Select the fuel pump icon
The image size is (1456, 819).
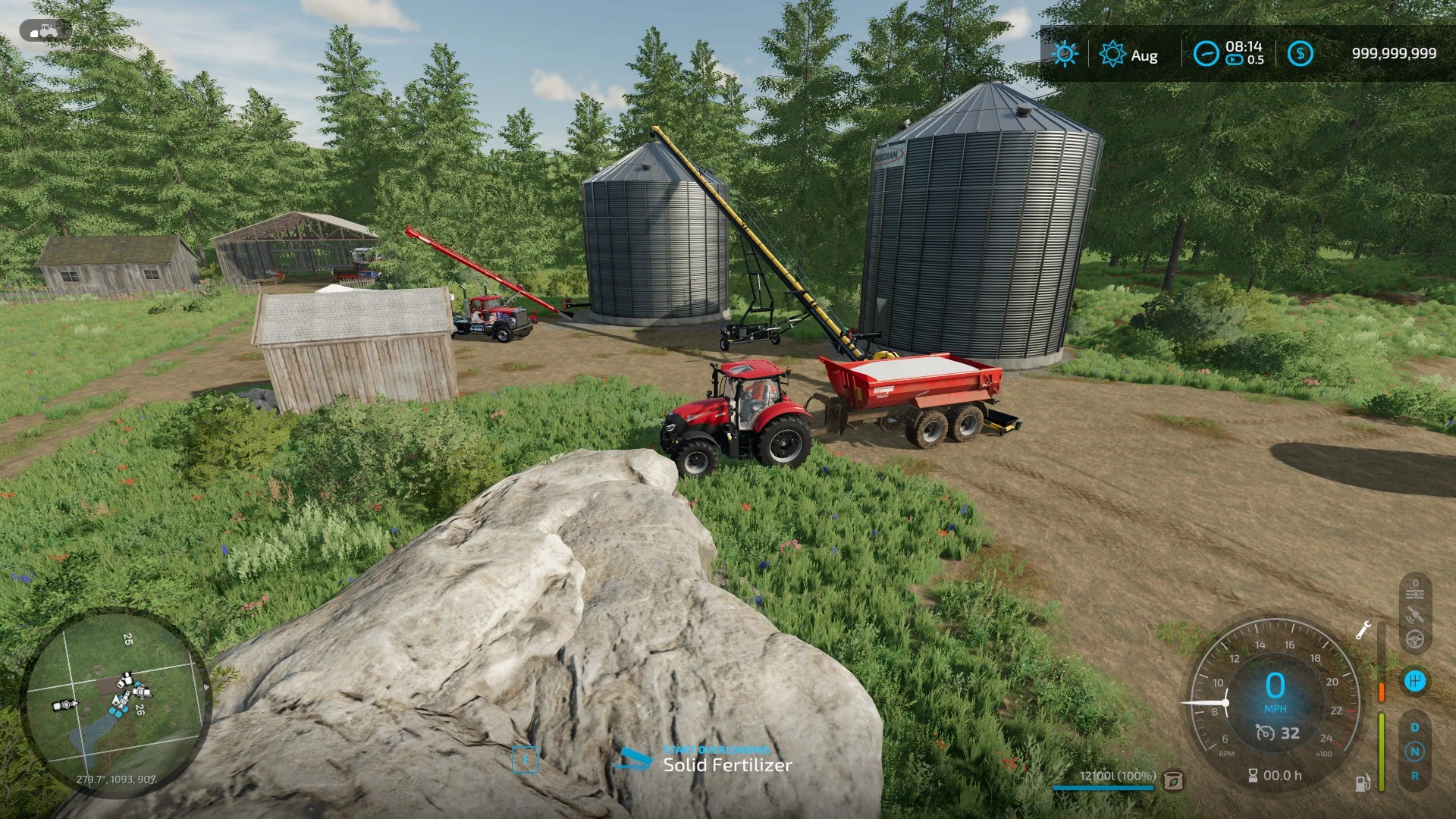pos(1363,783)
